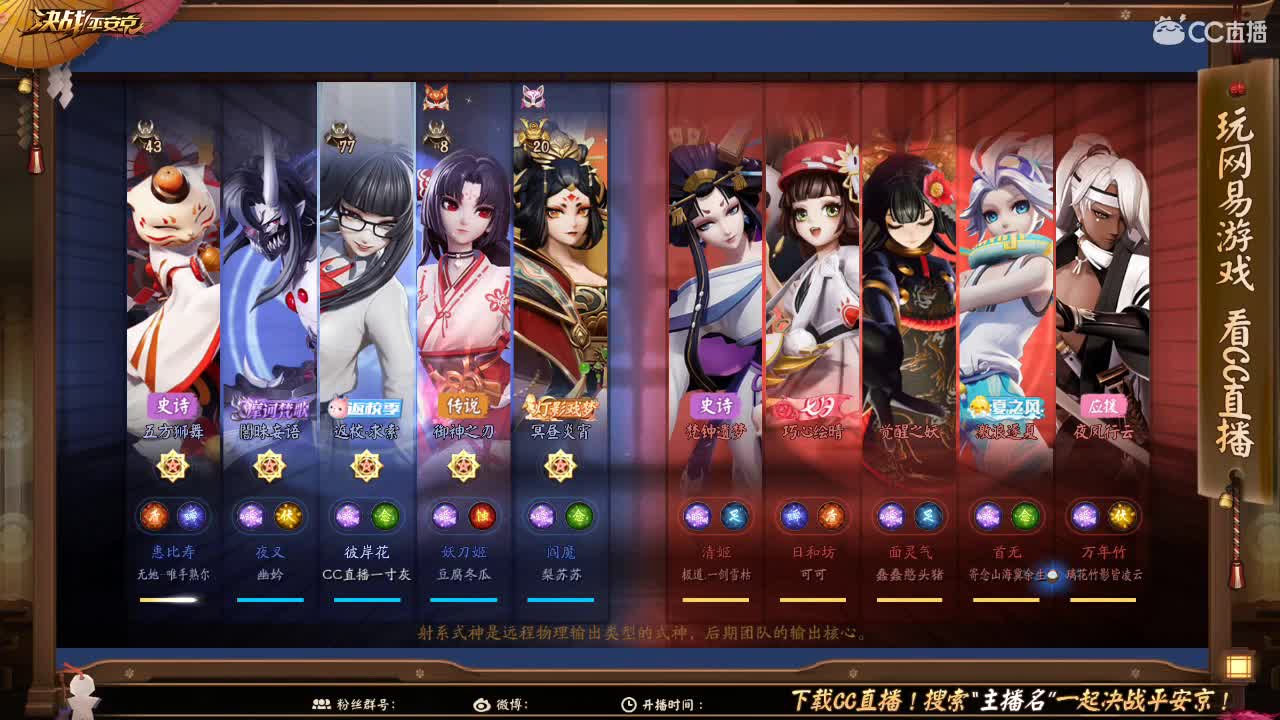Toggle 首无's blue element orb
The image size is (1280, 720).
click(988, 516)
